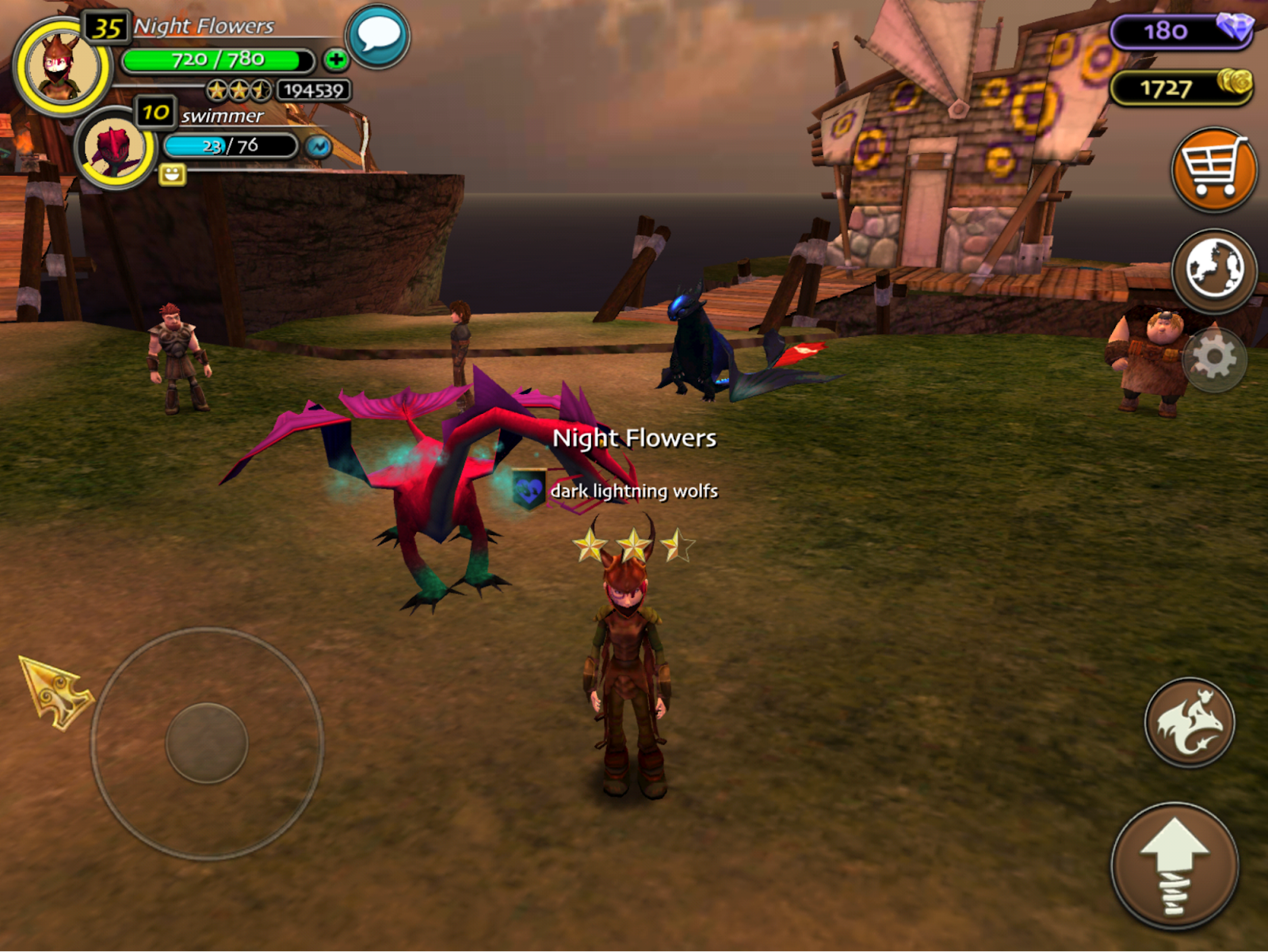1268x952 pixels.
Task: Mount the dragon with the rider button
Action: click(x=1189, y=722)
